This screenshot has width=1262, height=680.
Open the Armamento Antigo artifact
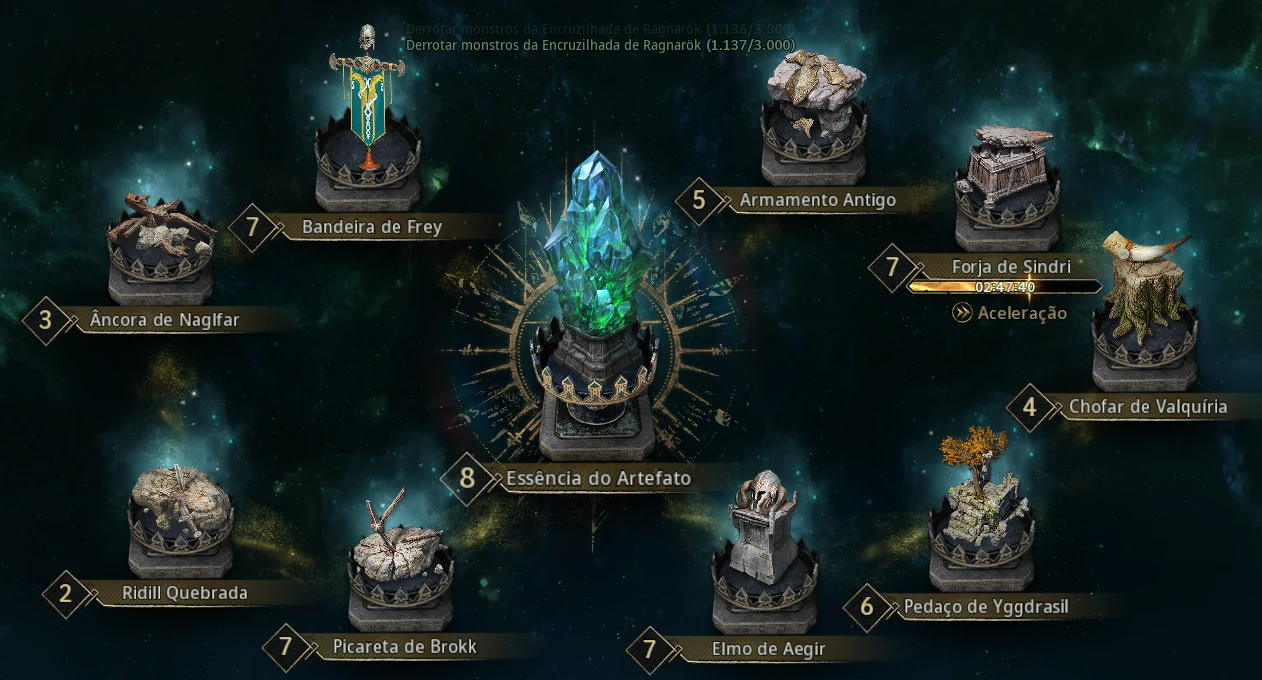pyautogui.click(x=812, y=112)
